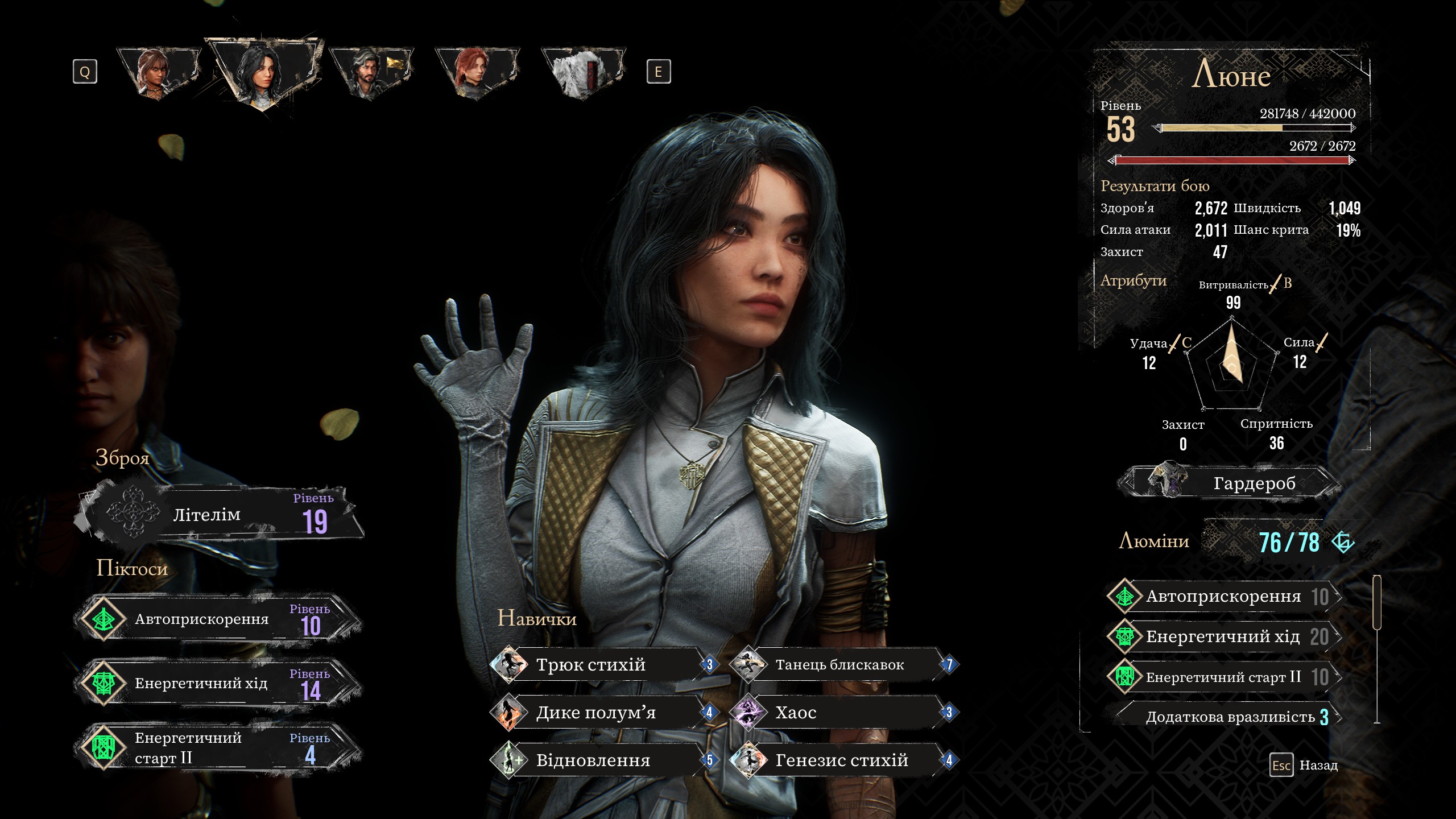Choose the Енергетичний старт II pictos level 4 slot

tap(219, 747)
